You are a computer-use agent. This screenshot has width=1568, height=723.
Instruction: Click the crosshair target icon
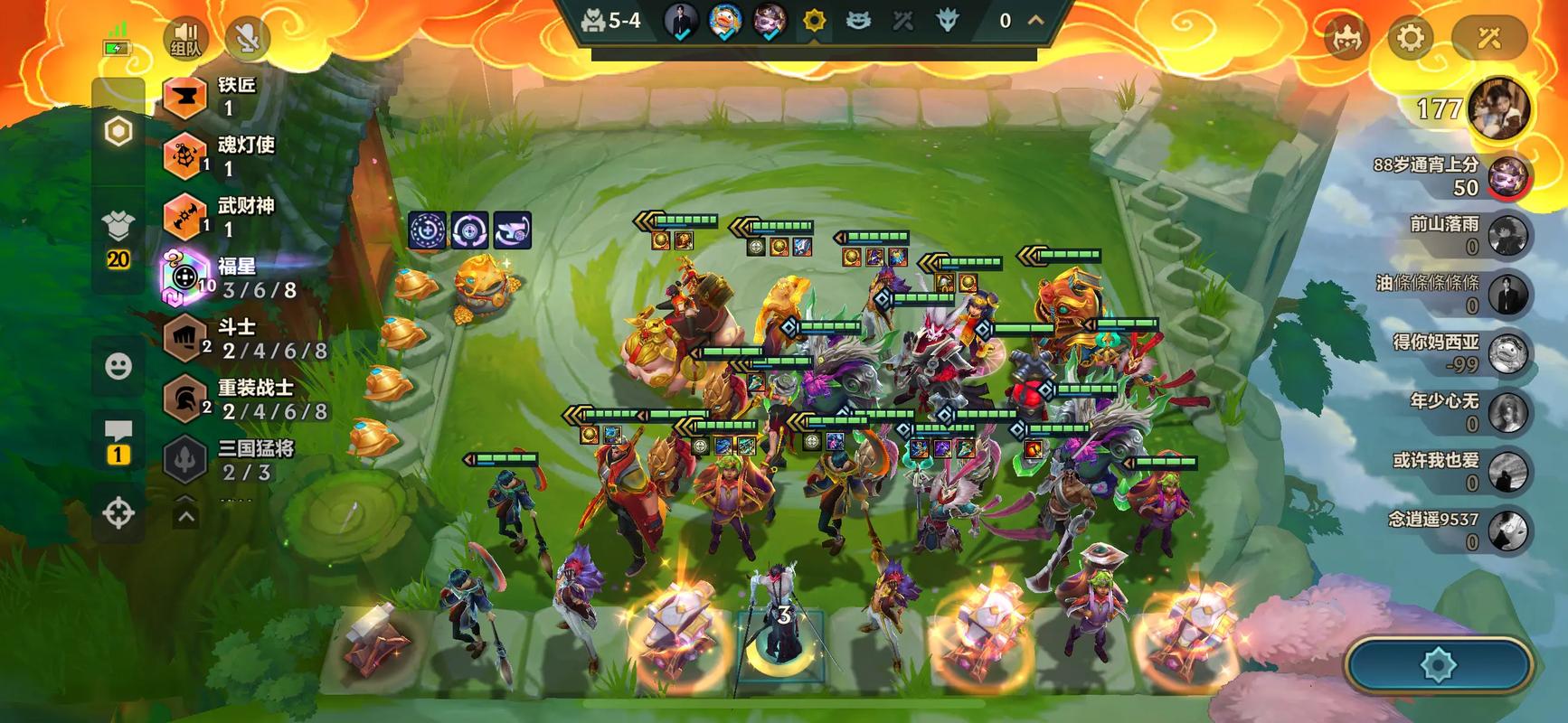click(118, 512)
